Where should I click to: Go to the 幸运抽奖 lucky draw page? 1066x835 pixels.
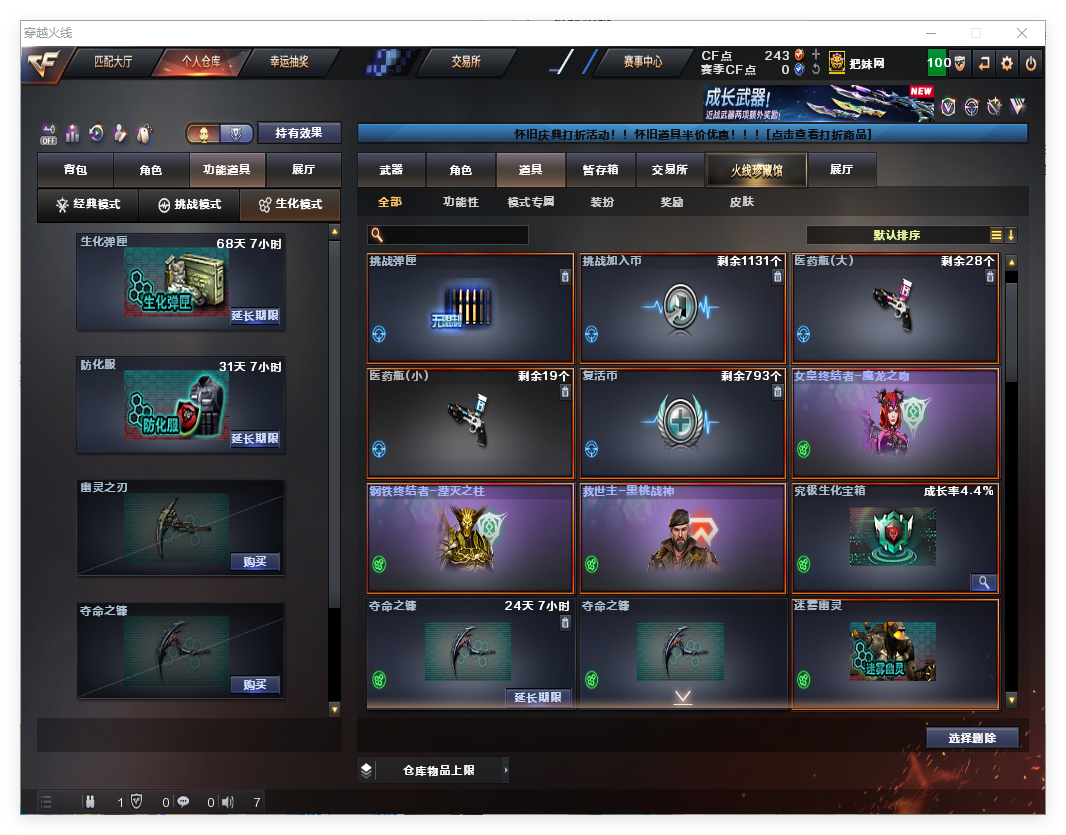coord(289,62)
